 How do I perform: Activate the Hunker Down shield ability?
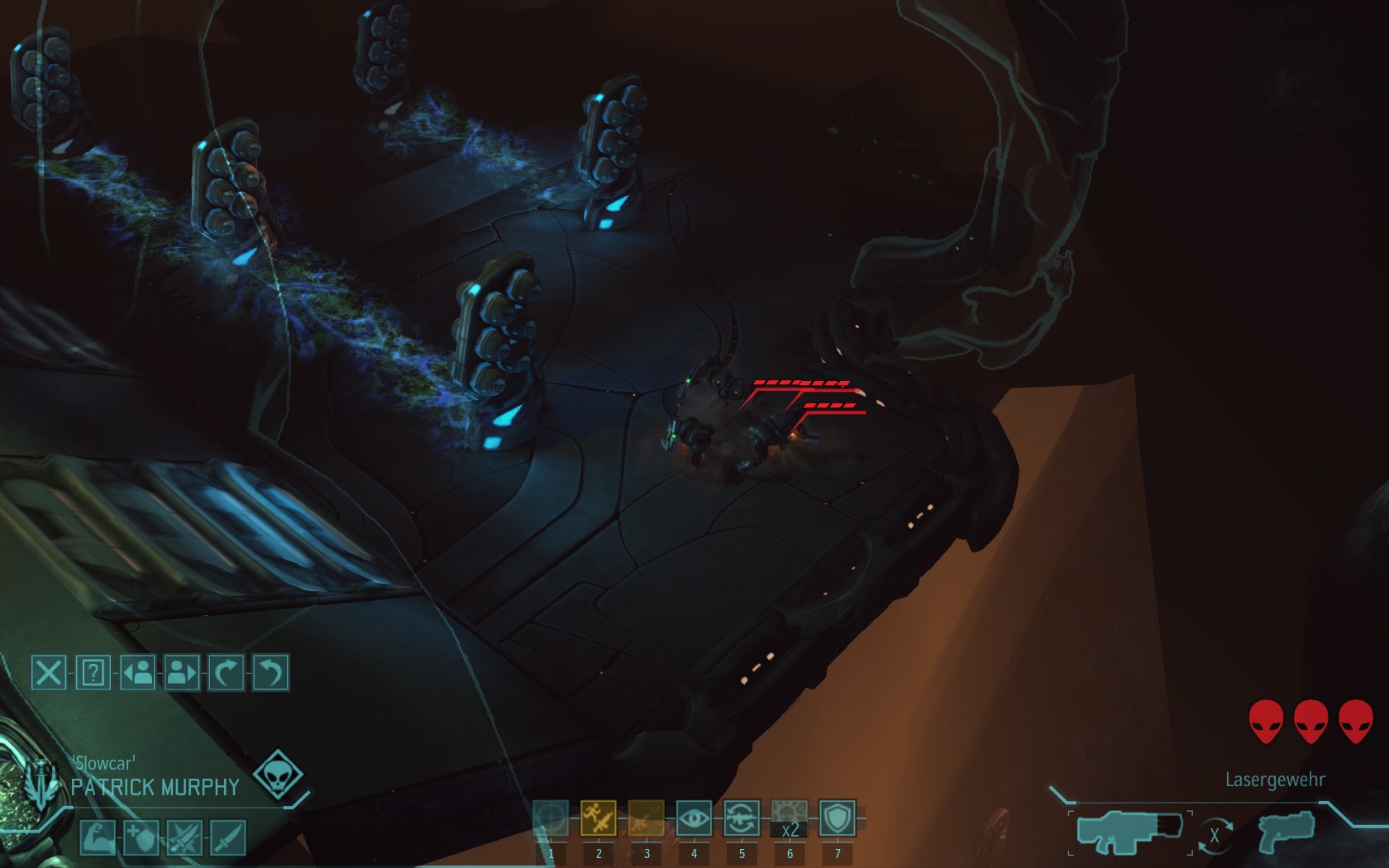point(837,818)
